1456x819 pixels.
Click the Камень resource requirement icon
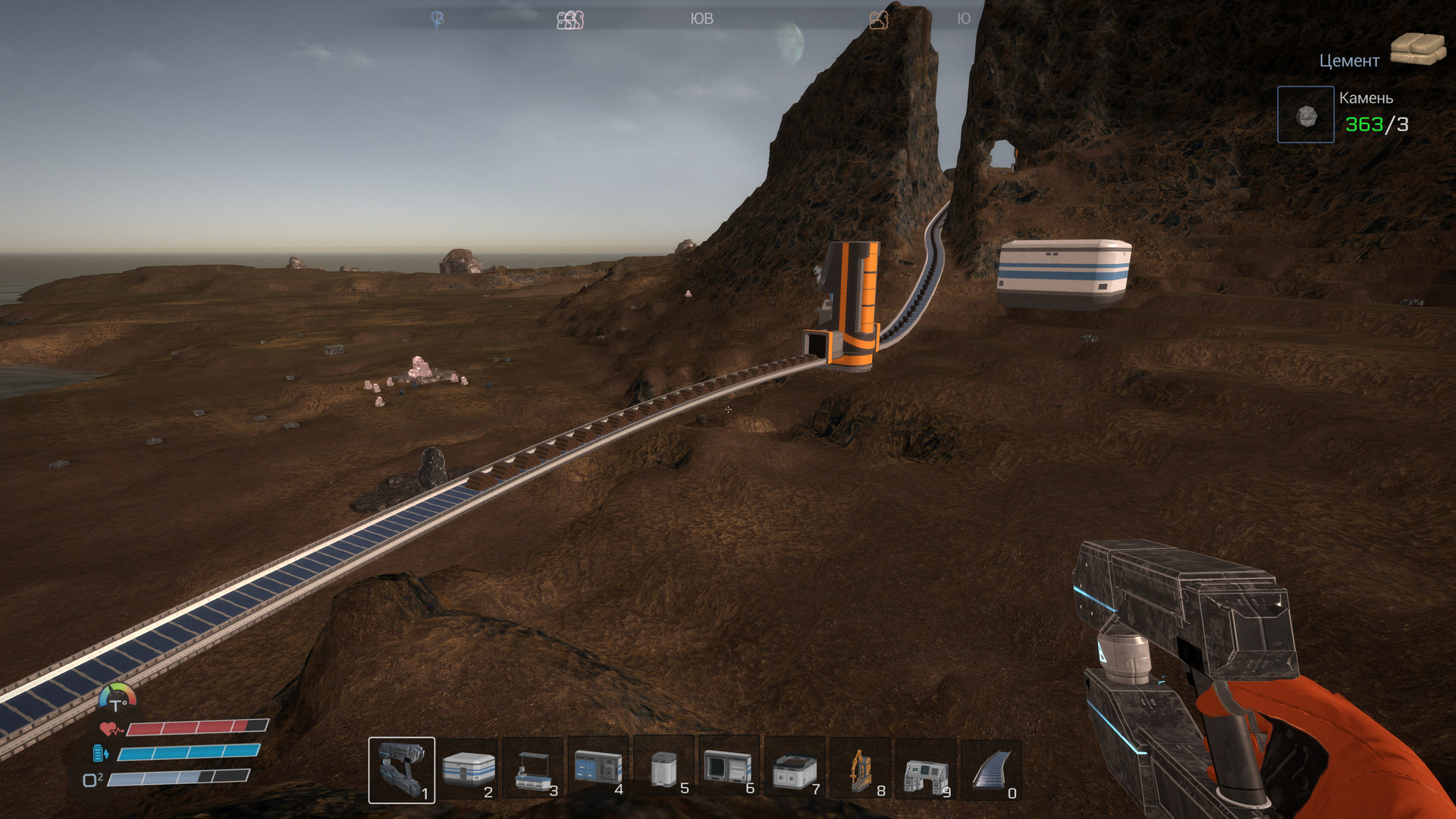(x=1305, y=115)
